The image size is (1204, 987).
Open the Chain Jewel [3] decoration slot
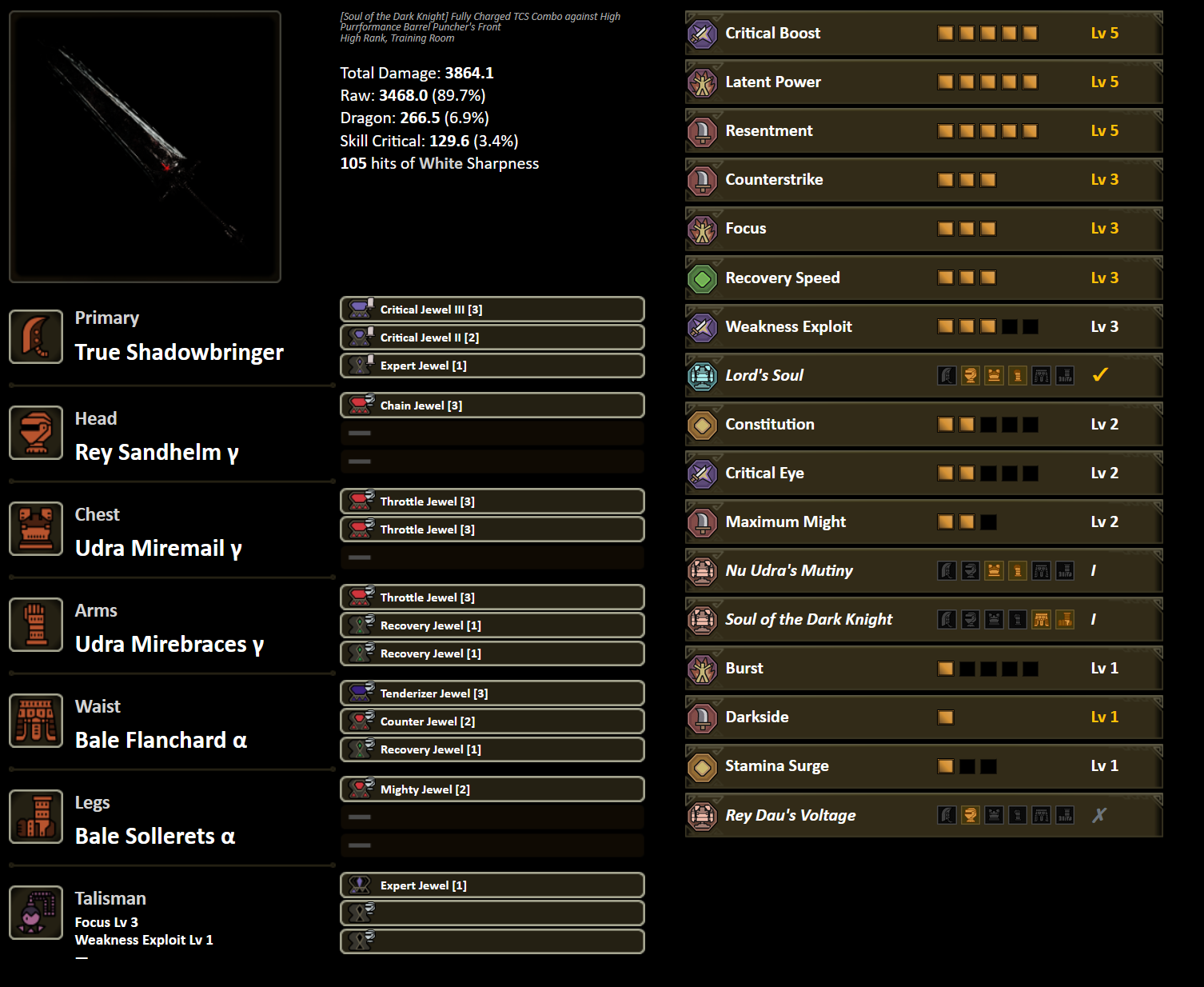(x=492, y=406)
